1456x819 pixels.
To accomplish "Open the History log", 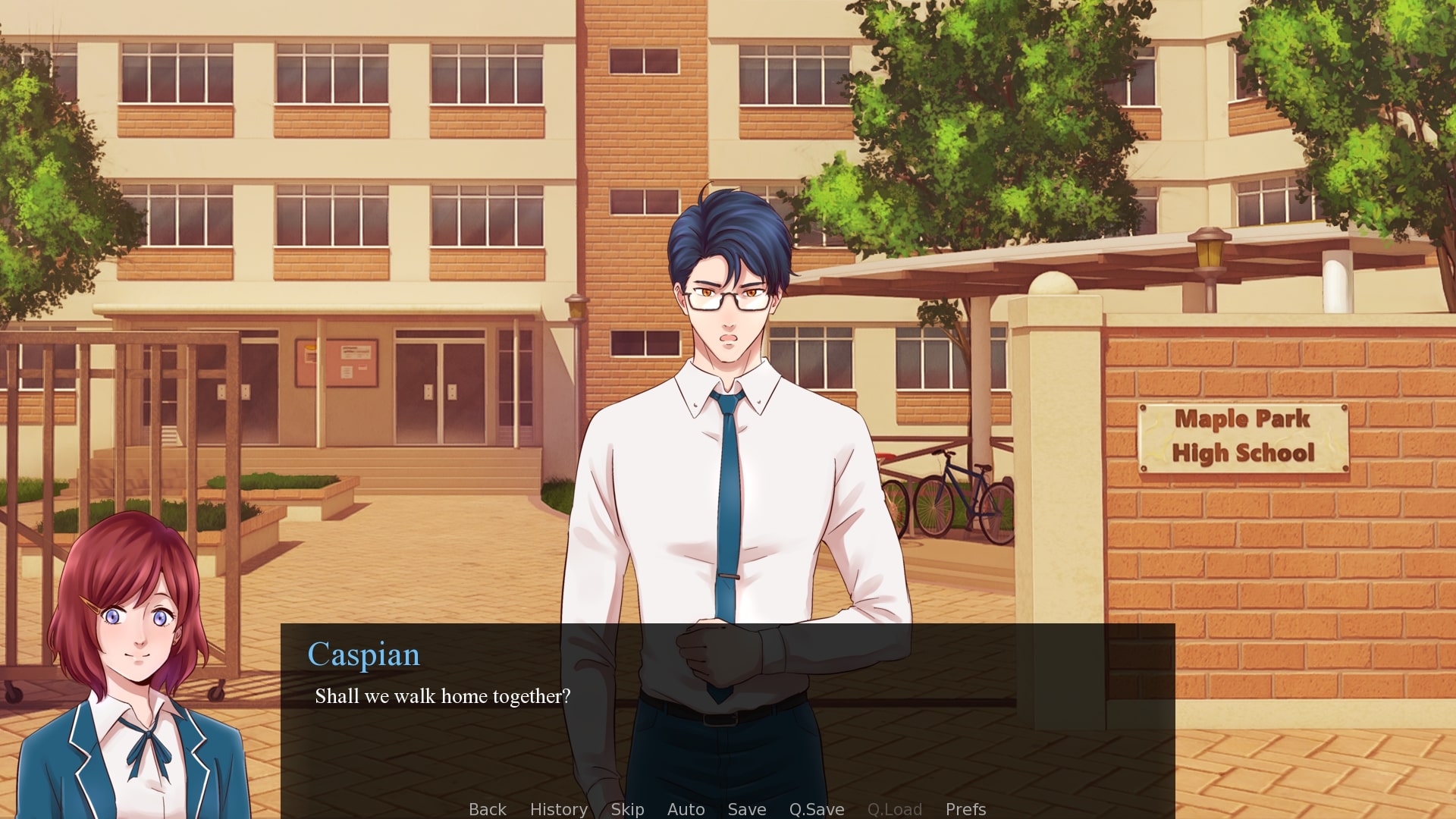I will coord(558,809).
